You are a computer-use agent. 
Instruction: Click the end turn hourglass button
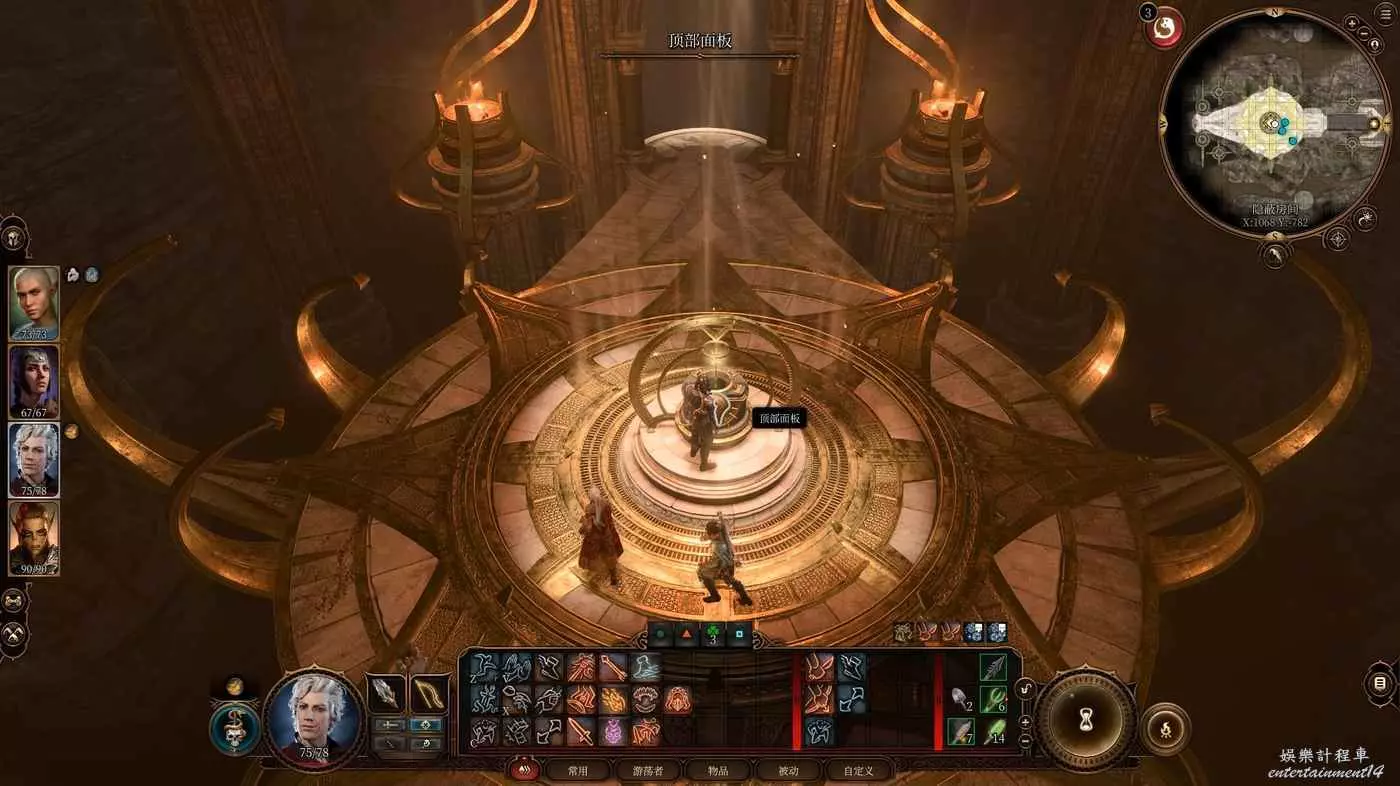(x=1084, y=719)
